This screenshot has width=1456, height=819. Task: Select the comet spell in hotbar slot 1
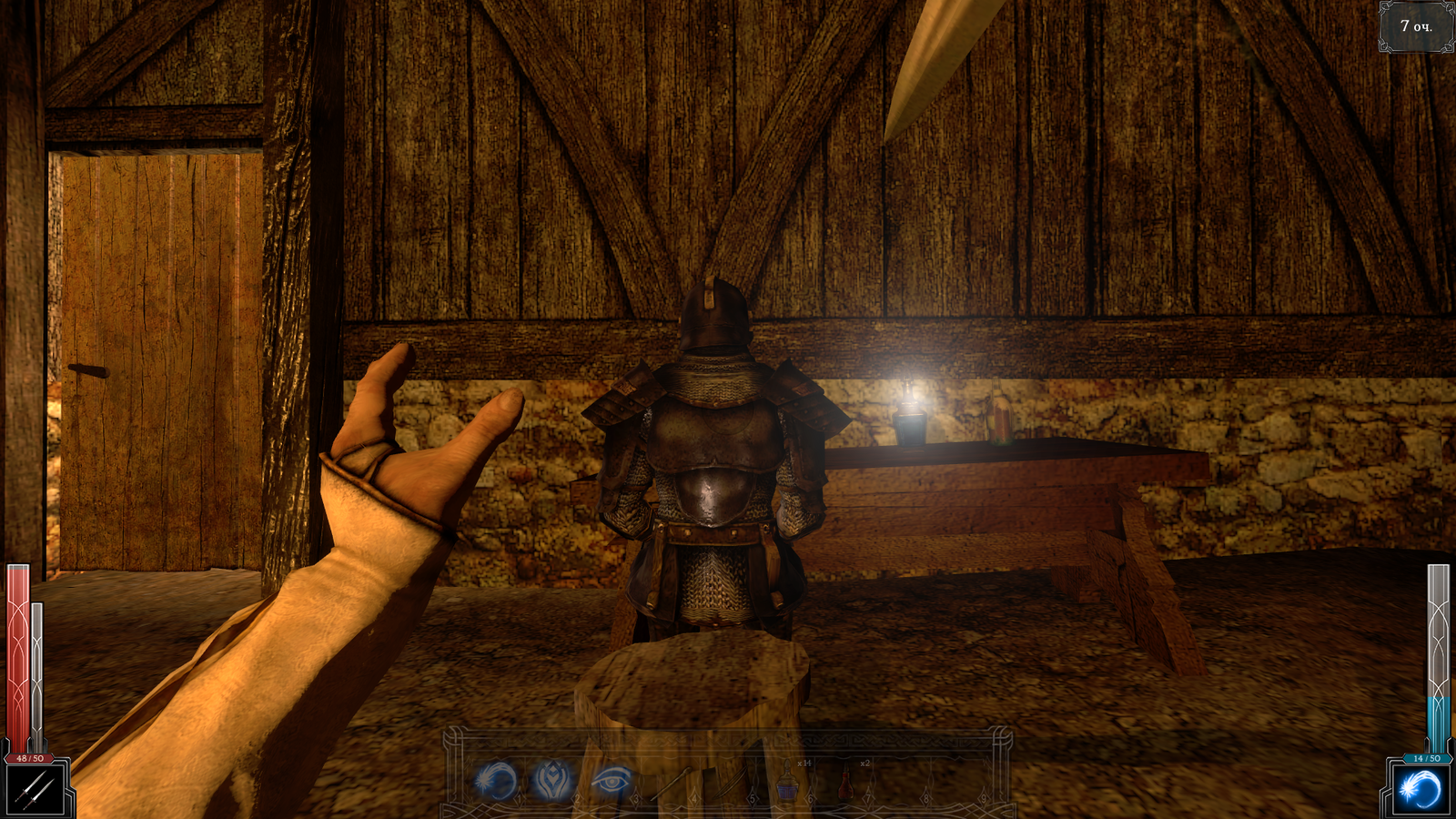coord(496,781)
